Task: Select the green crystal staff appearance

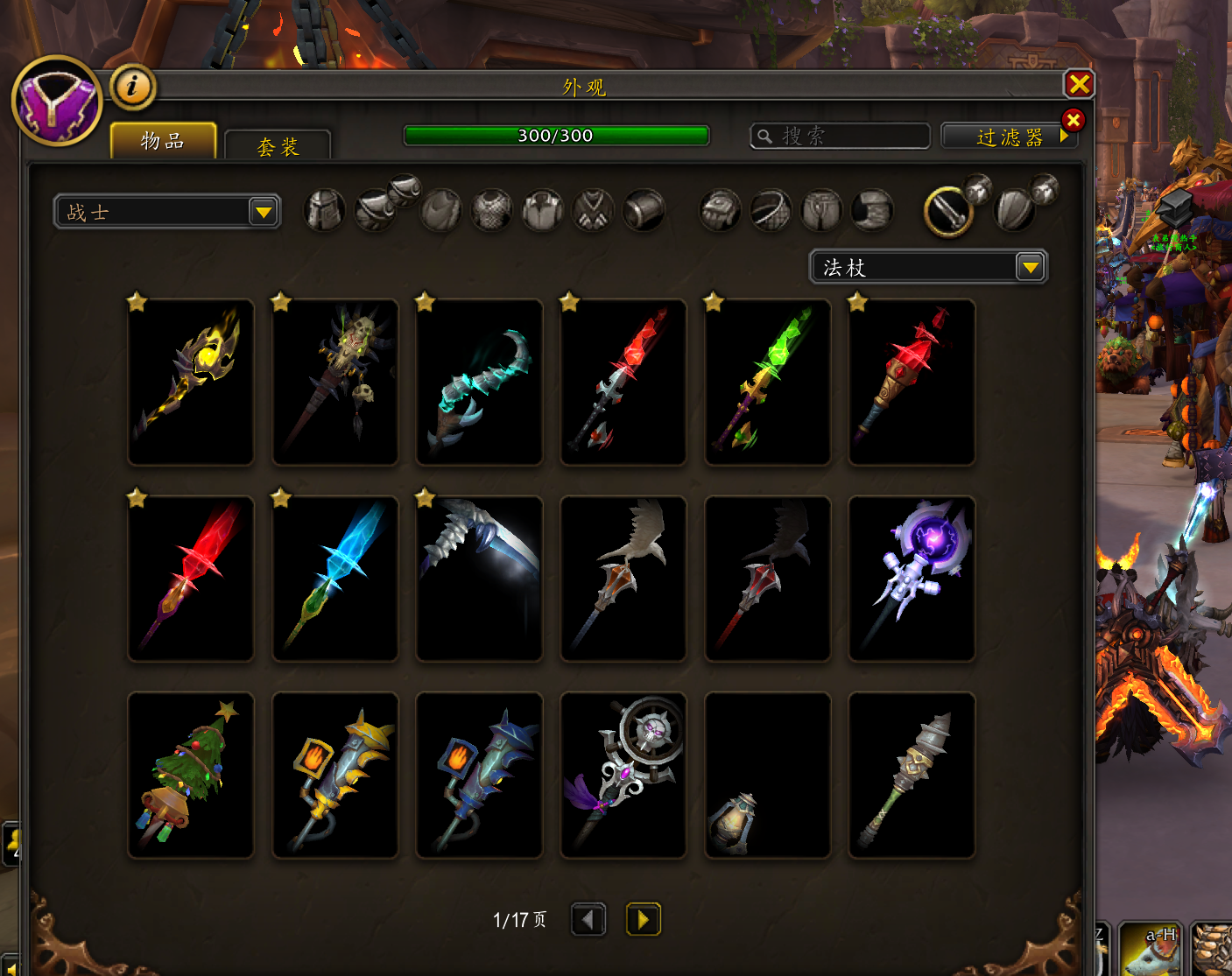Action: click(768, 382)
